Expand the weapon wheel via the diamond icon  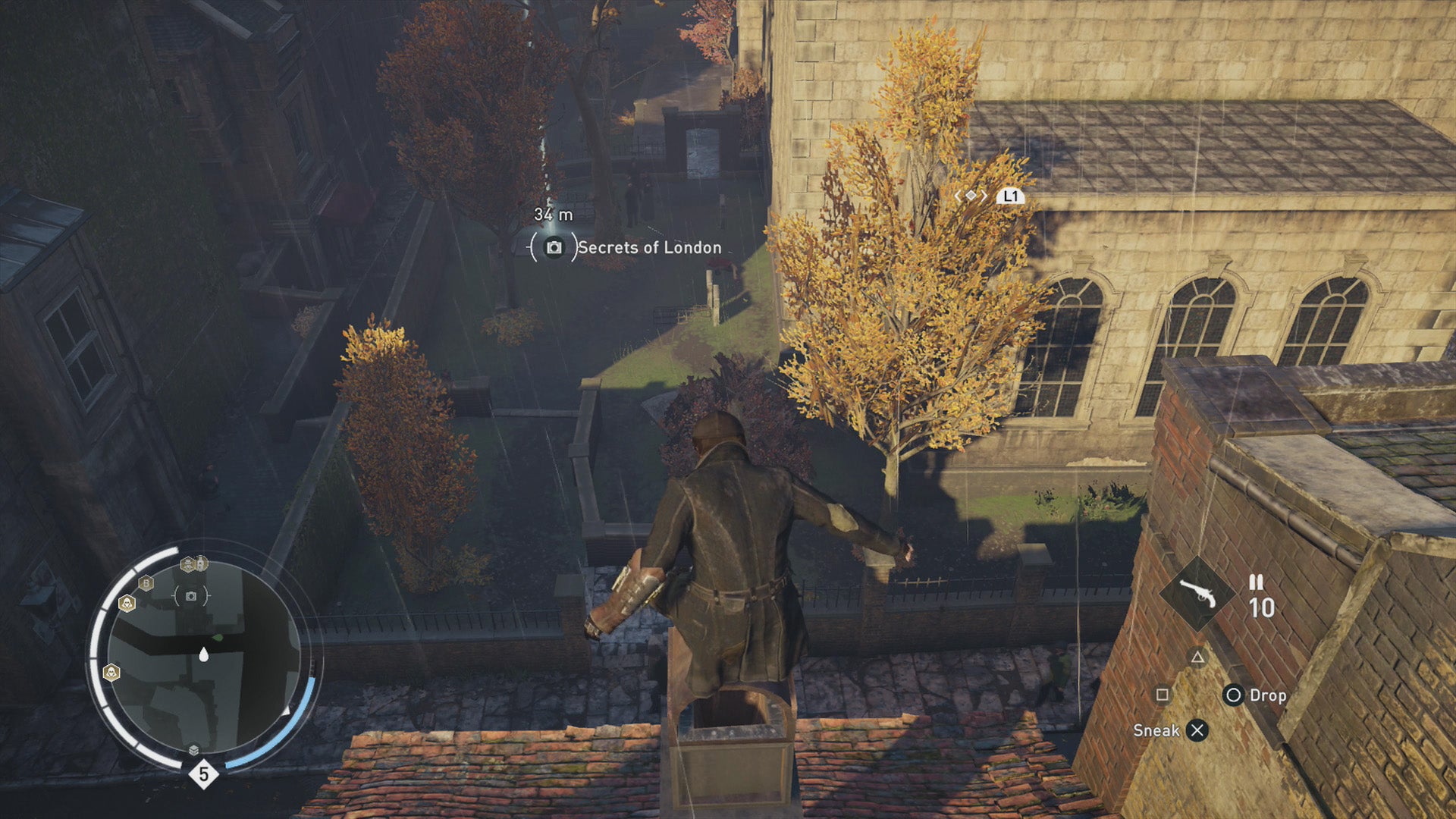971,196
